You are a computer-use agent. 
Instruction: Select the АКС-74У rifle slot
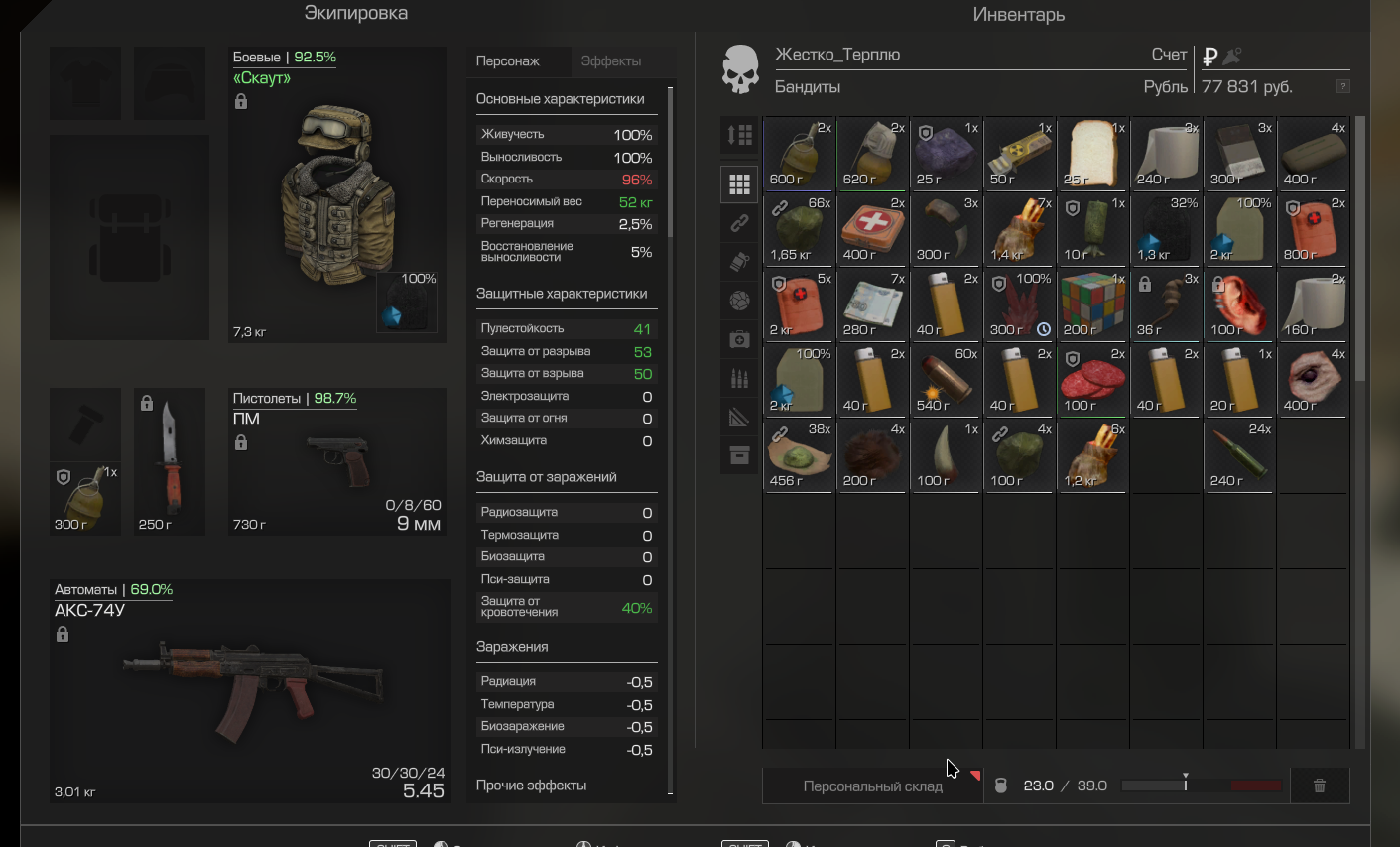pyautogui.click(x=250, y=689)
